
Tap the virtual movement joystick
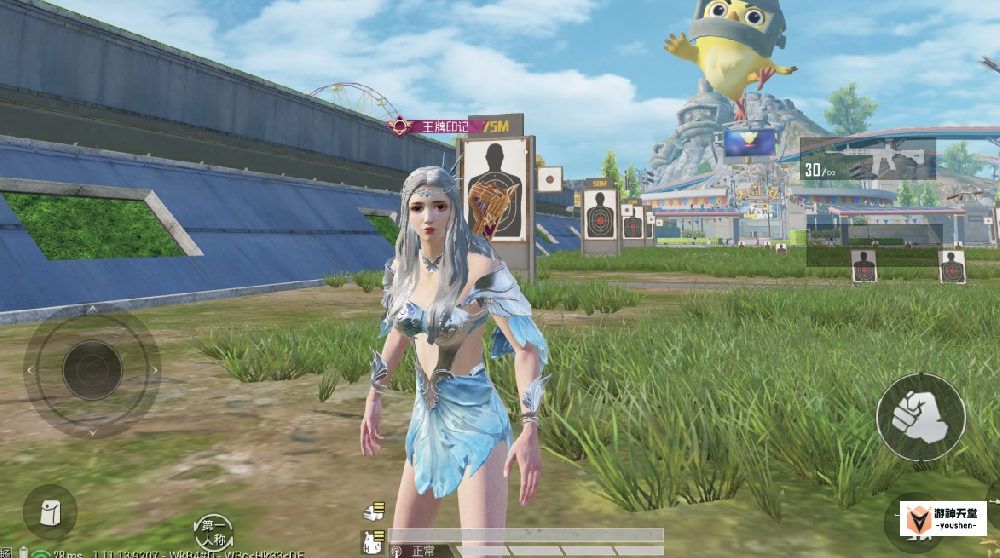(92, 369)
